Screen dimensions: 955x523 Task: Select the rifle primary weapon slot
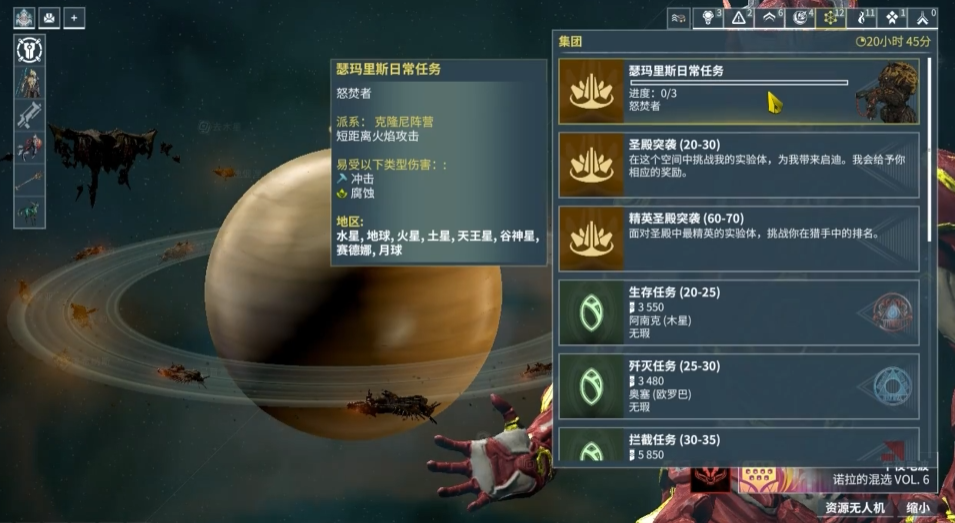(28, 115)
